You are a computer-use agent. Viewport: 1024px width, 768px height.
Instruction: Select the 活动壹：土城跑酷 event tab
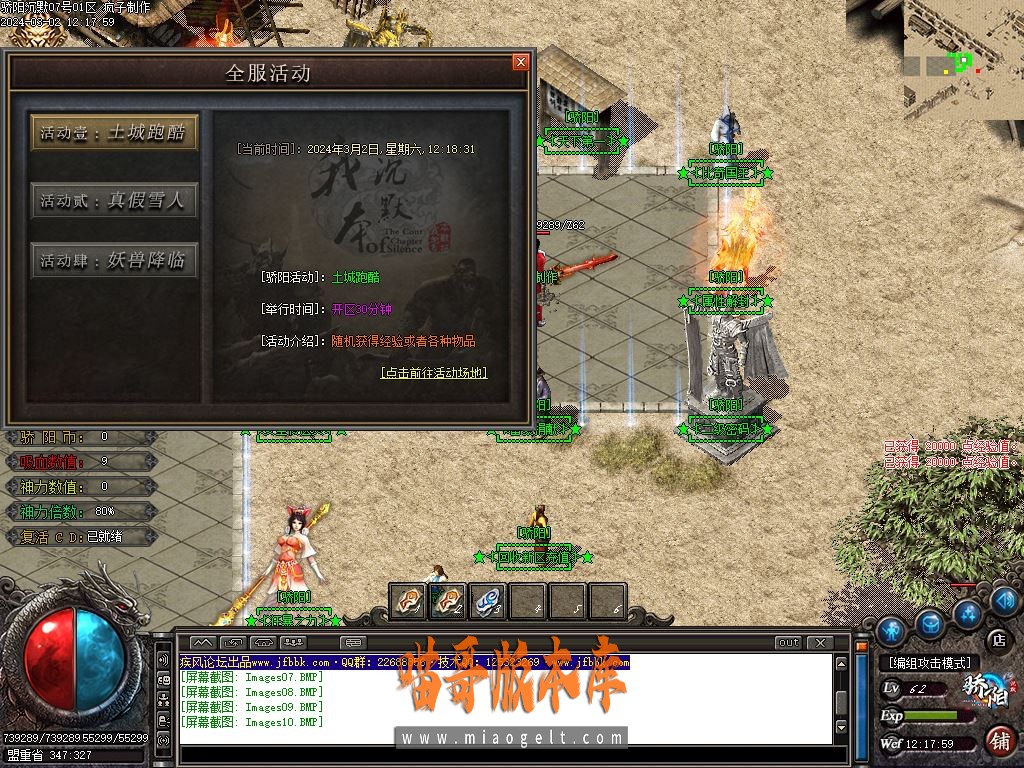point(114,133)
